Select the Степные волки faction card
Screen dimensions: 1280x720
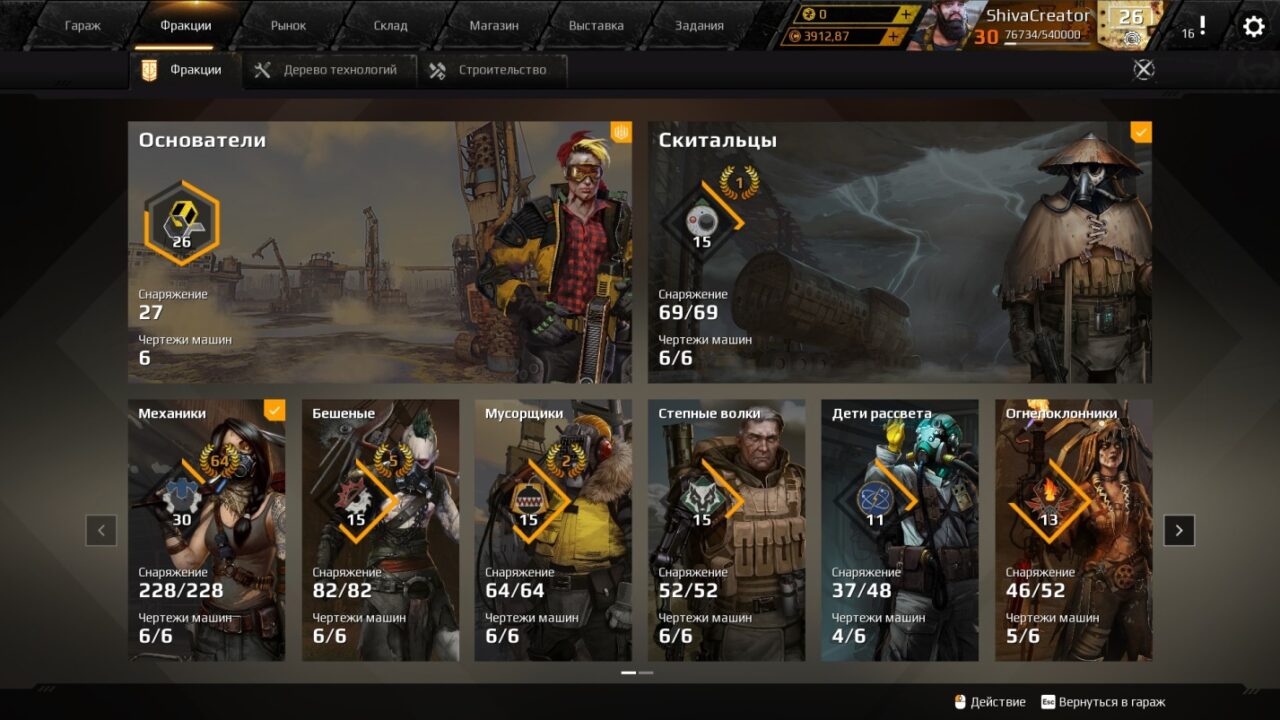tap(726, 530)
